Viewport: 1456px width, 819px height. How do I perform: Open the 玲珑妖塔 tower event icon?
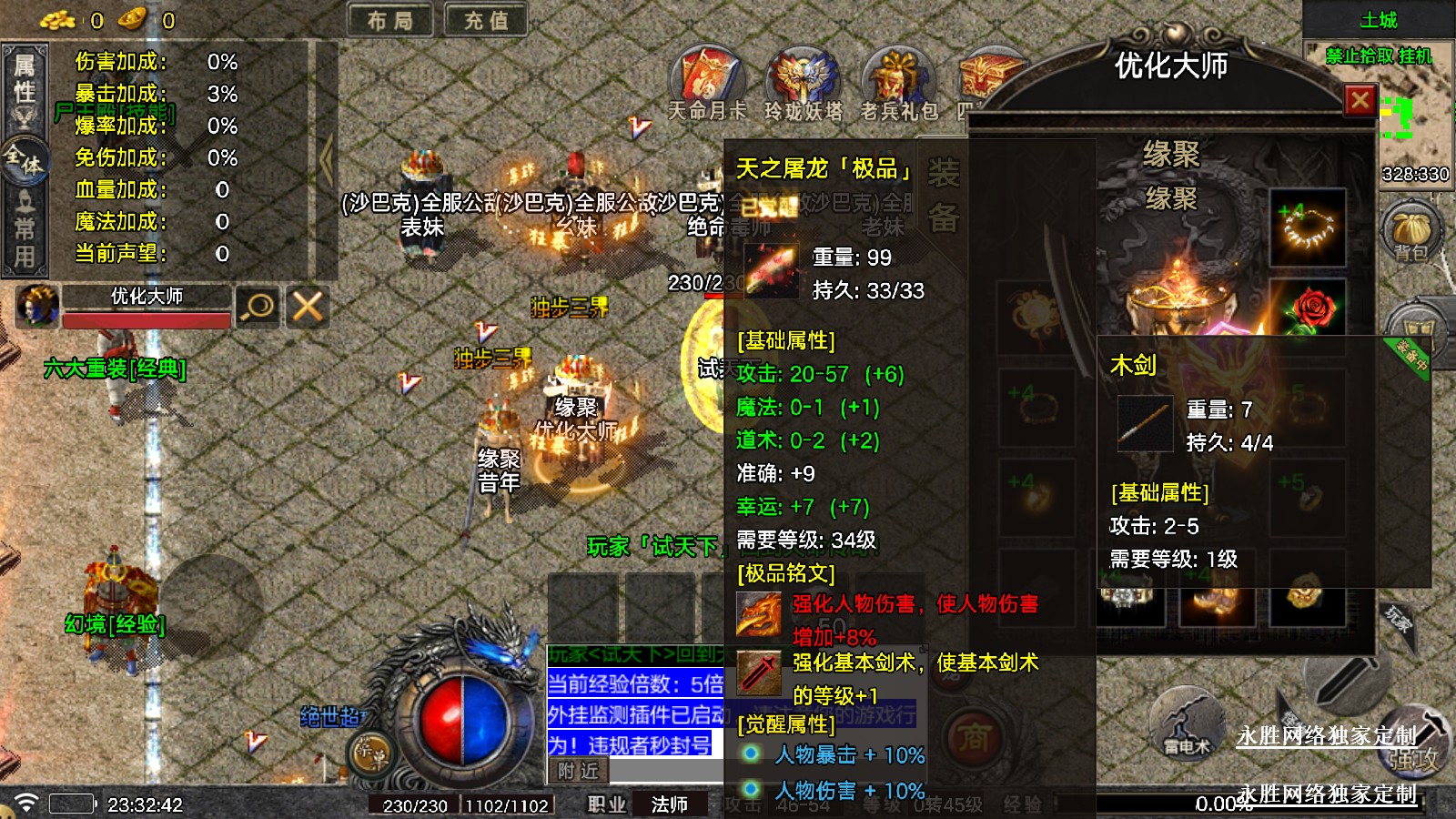click(803, 84)
